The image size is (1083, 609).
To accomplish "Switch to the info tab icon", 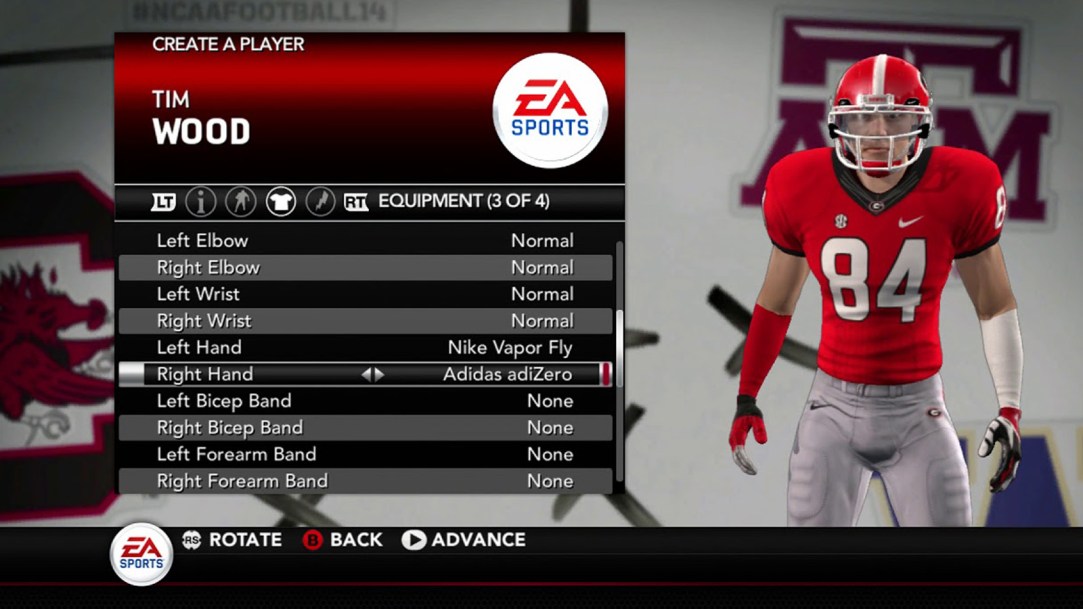I will [x=201, y=202].
